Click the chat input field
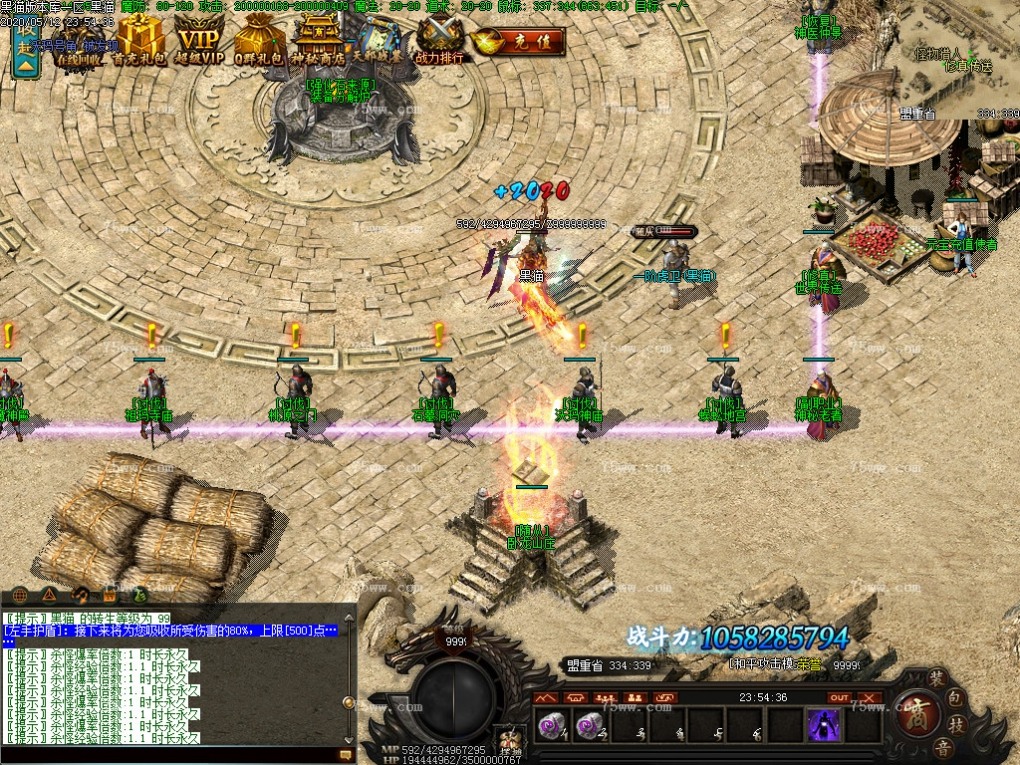Viewport: 1020px width, 765px height. coord(170,755)
